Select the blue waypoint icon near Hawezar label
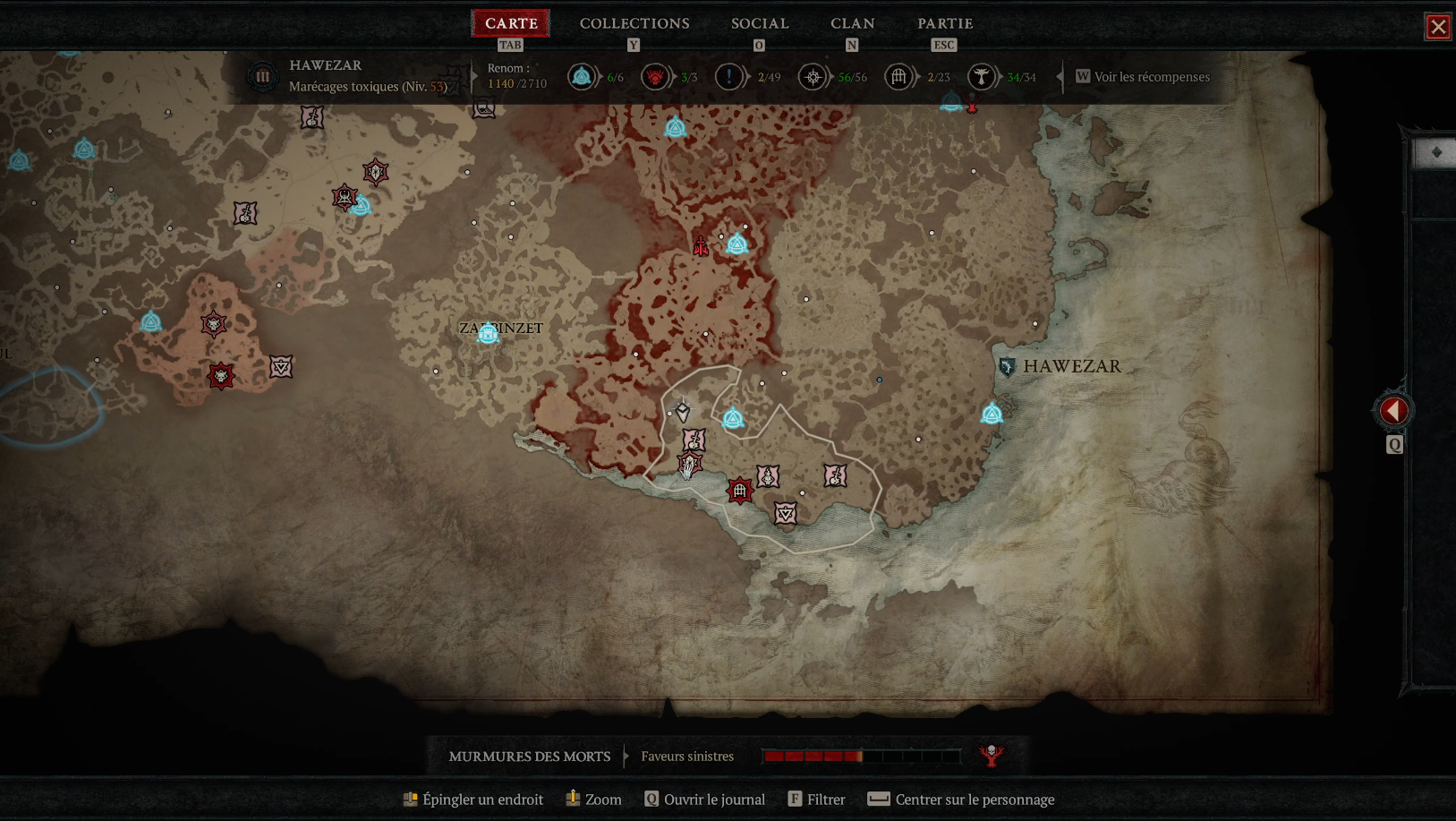The width and height of the screenshot is (1456, 821). [x=992, y=414]
